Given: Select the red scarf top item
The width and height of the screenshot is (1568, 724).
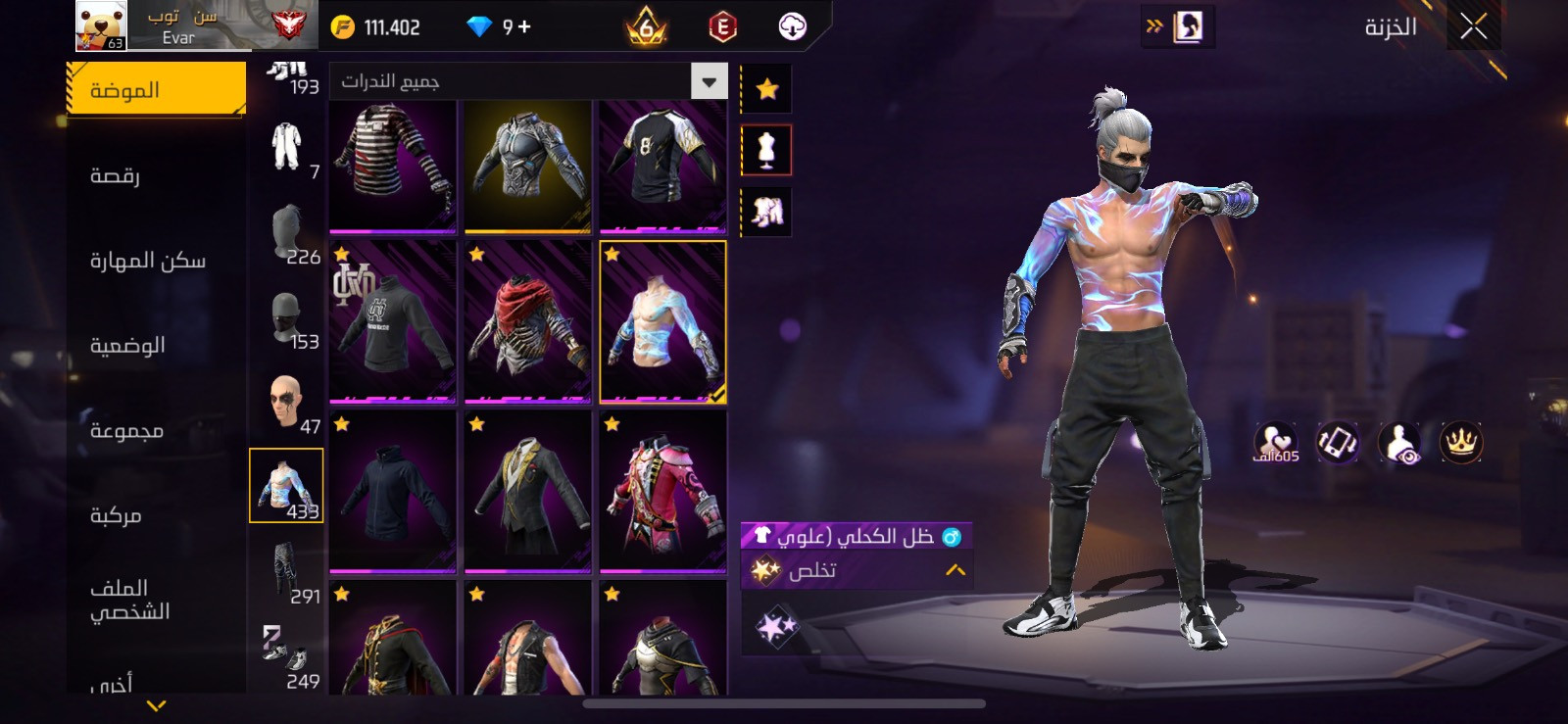Looking at the screenshot, I should tap(527, 321).
